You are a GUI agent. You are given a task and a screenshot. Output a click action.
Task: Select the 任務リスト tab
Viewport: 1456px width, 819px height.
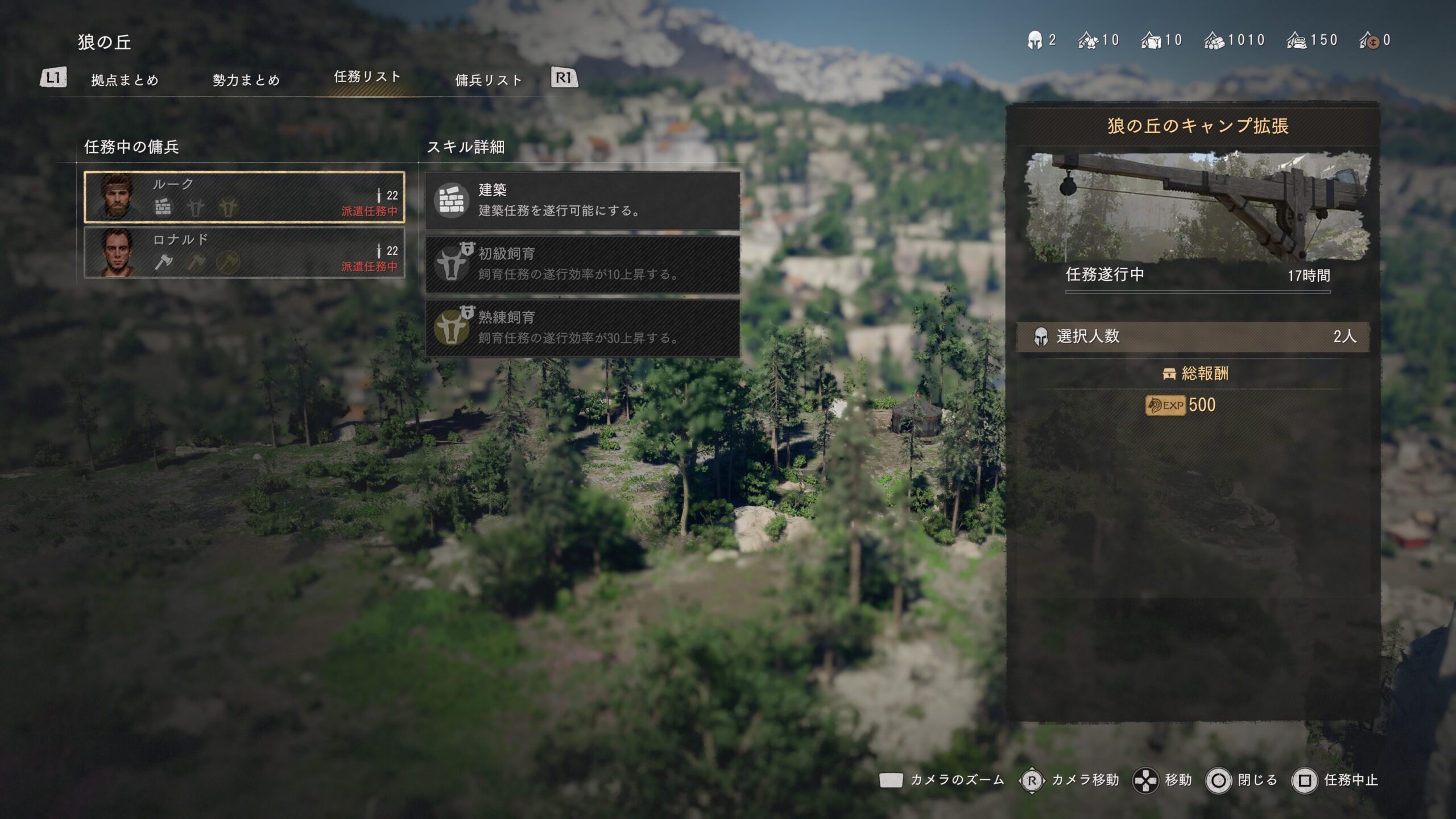coord(367,77)
